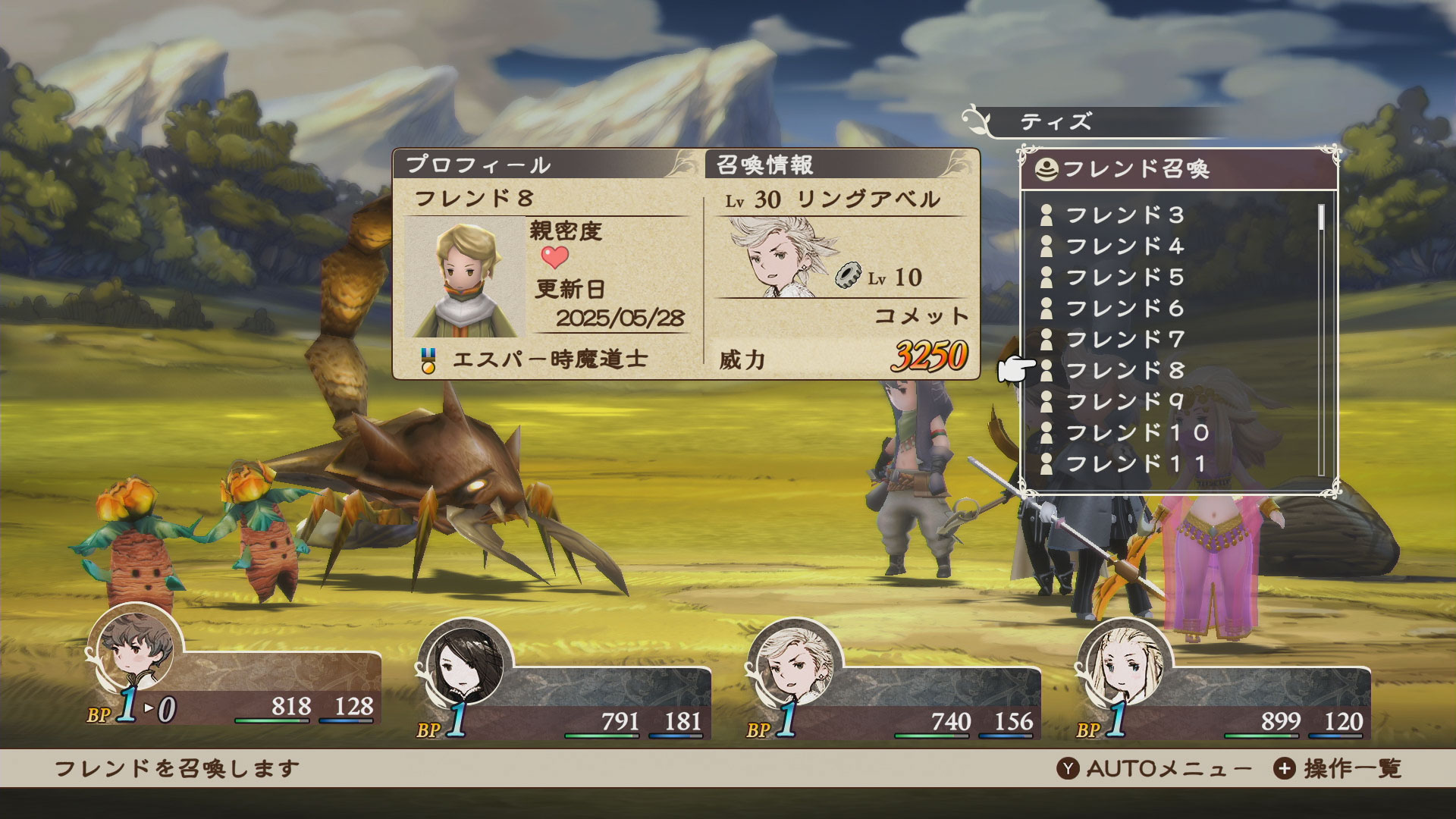
Task: Confirm the highlighted フレンド8 entry
Action: (x=1125, y=371)
